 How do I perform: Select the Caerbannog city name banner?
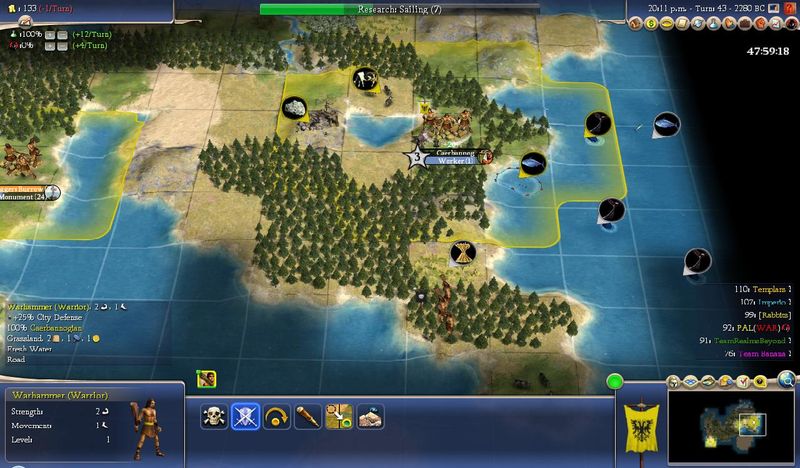pyautogui.click(x=448, y=152)
